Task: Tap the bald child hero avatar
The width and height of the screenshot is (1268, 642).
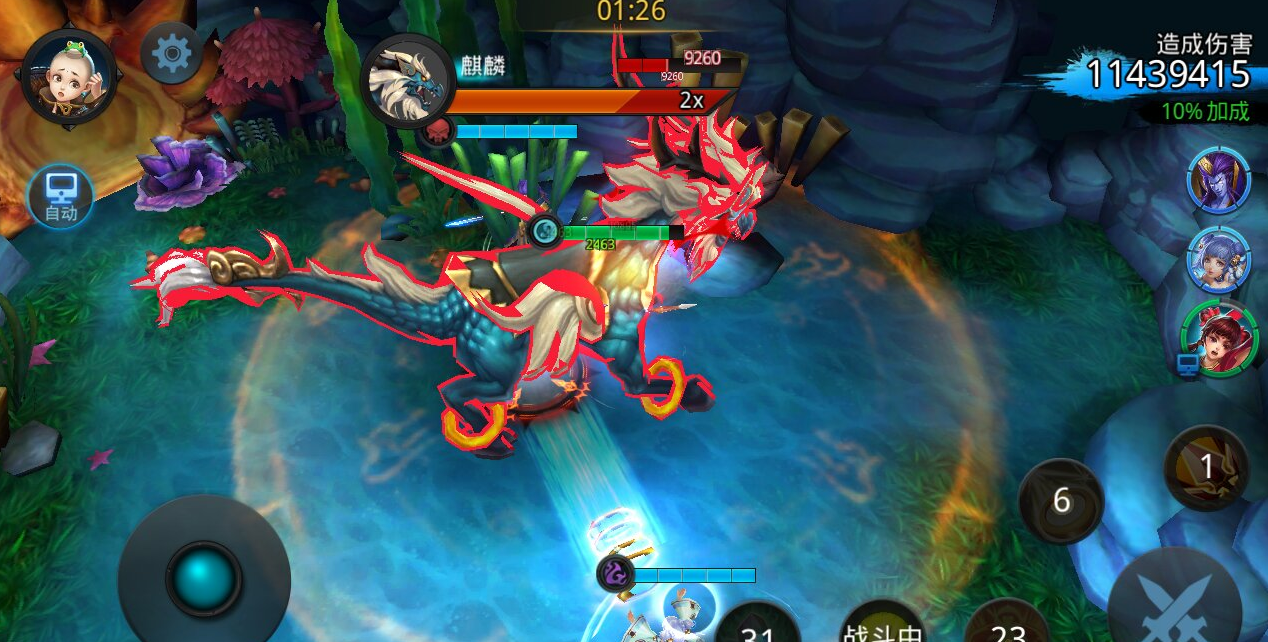Action: click(68, 77)
